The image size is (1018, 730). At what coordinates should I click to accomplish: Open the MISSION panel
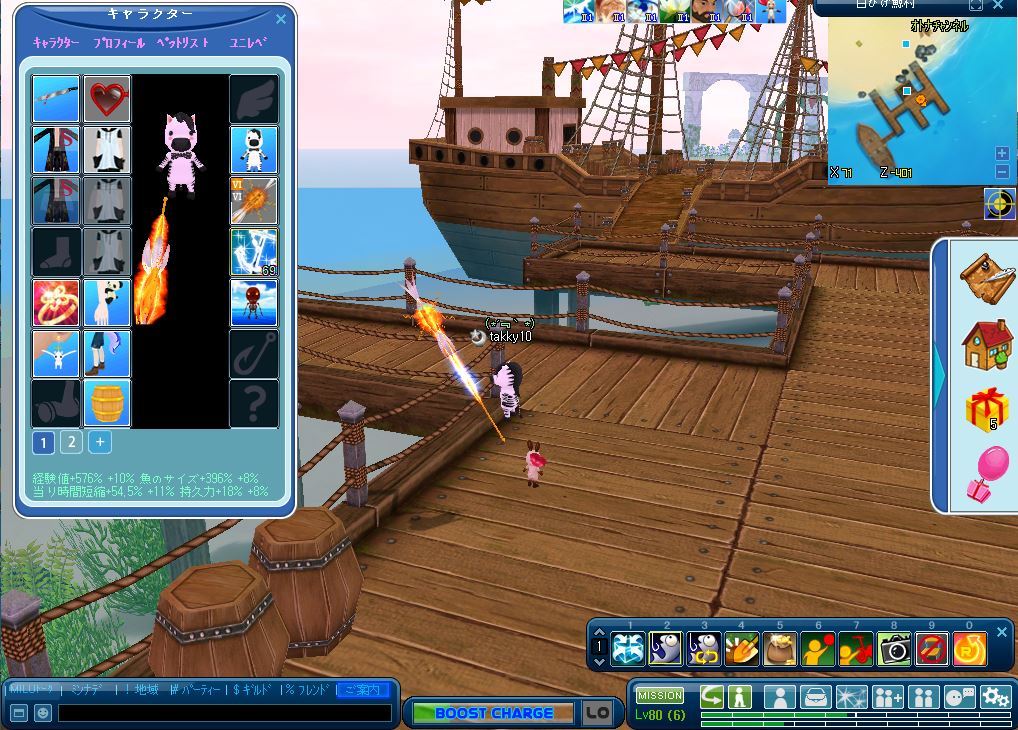(660, 695)
